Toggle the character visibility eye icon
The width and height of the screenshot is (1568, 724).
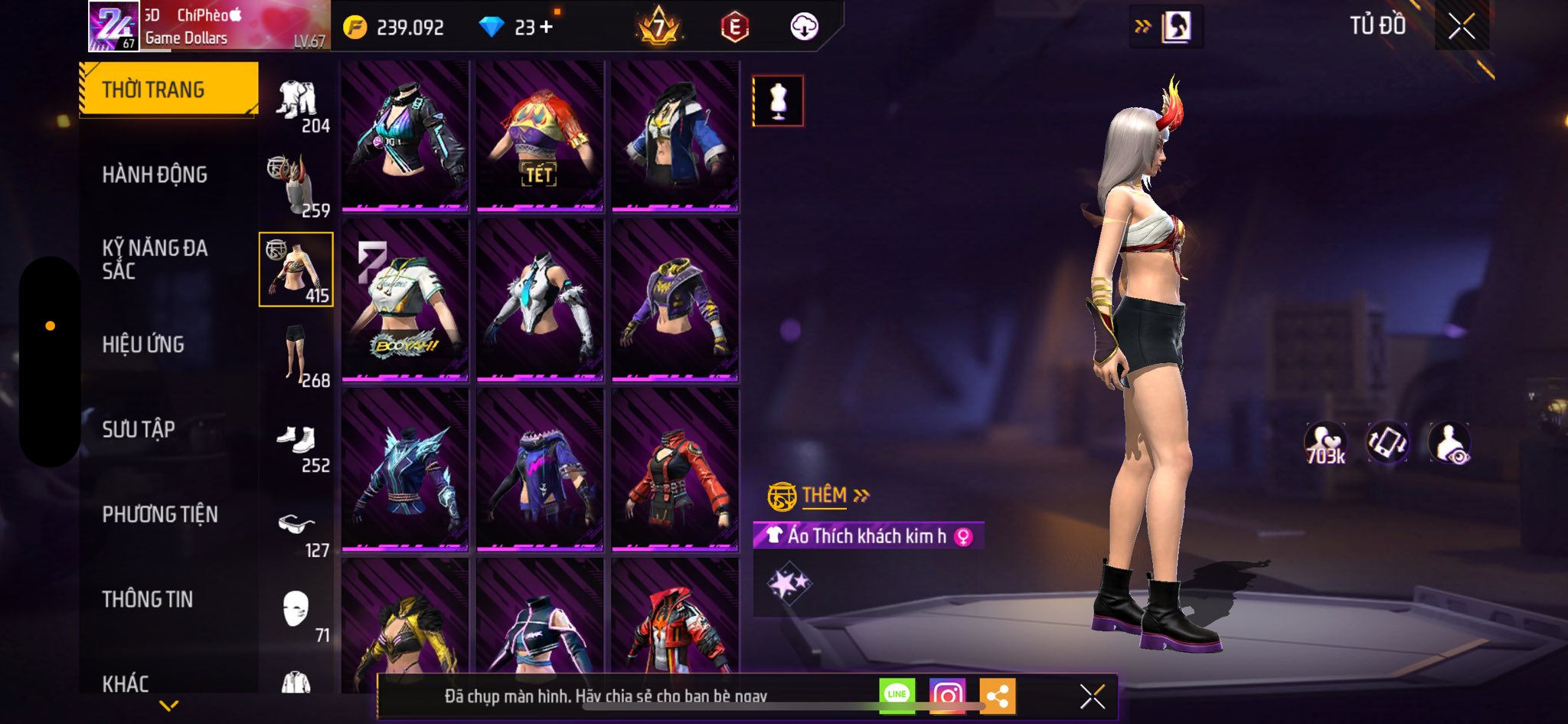[1449, 444]
